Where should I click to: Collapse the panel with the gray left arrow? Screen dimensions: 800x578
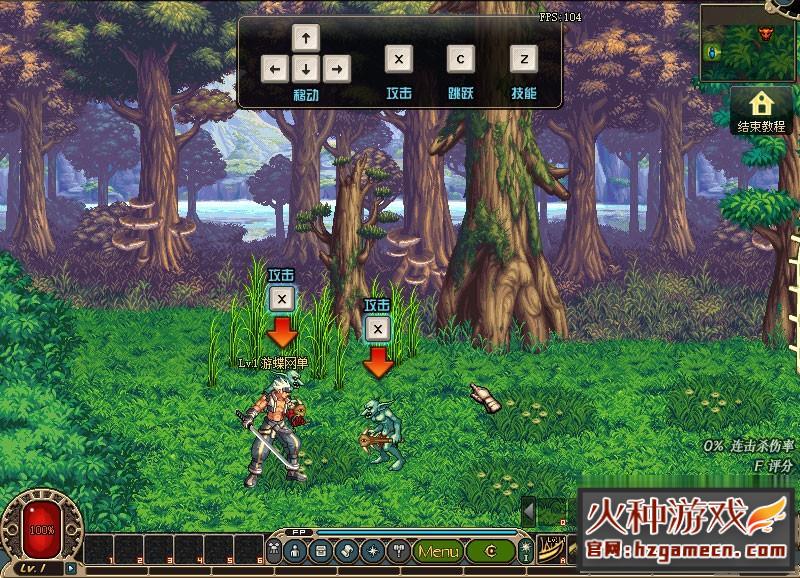click(x=529, y=509)
